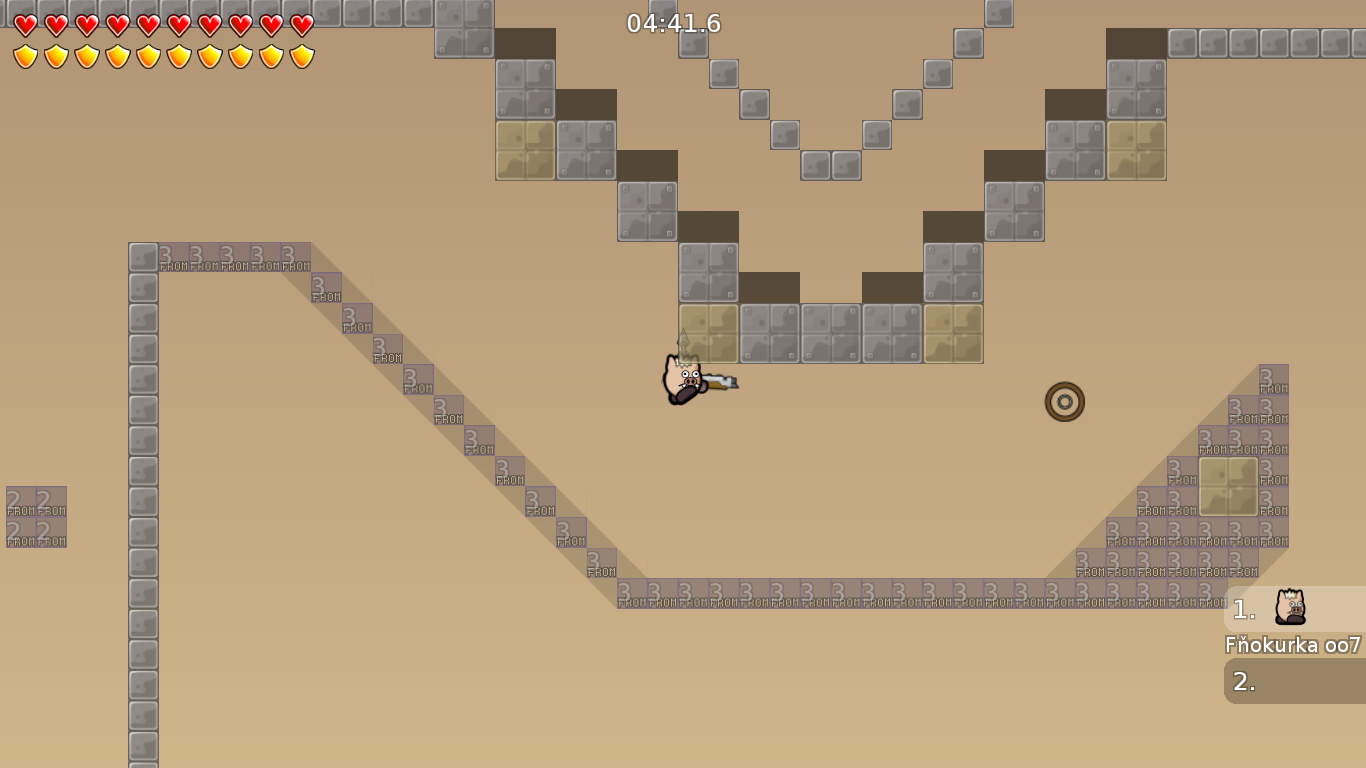Toggle the golden block on the right platform edge
Image resolution: width=1366 pixels, height=768 pixels.
[x=1228, y=487]
